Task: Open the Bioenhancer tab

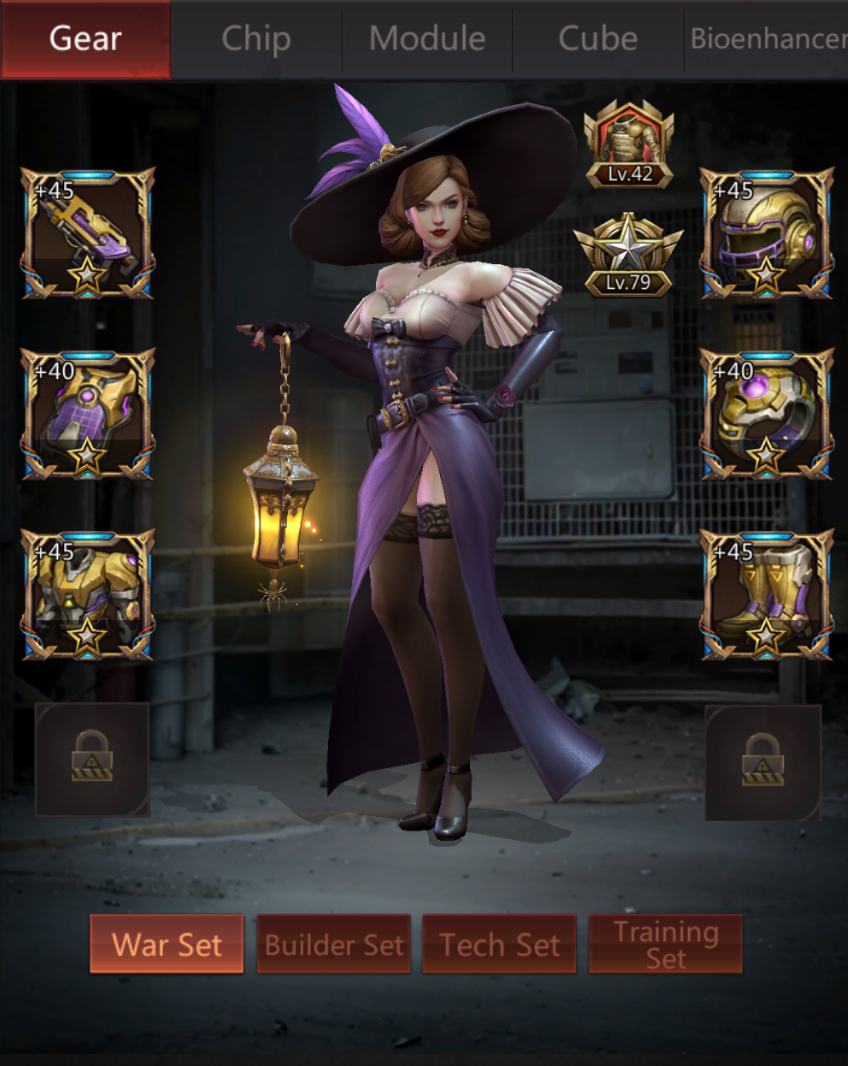Action: pyautogui.click(x=766, y=39)
